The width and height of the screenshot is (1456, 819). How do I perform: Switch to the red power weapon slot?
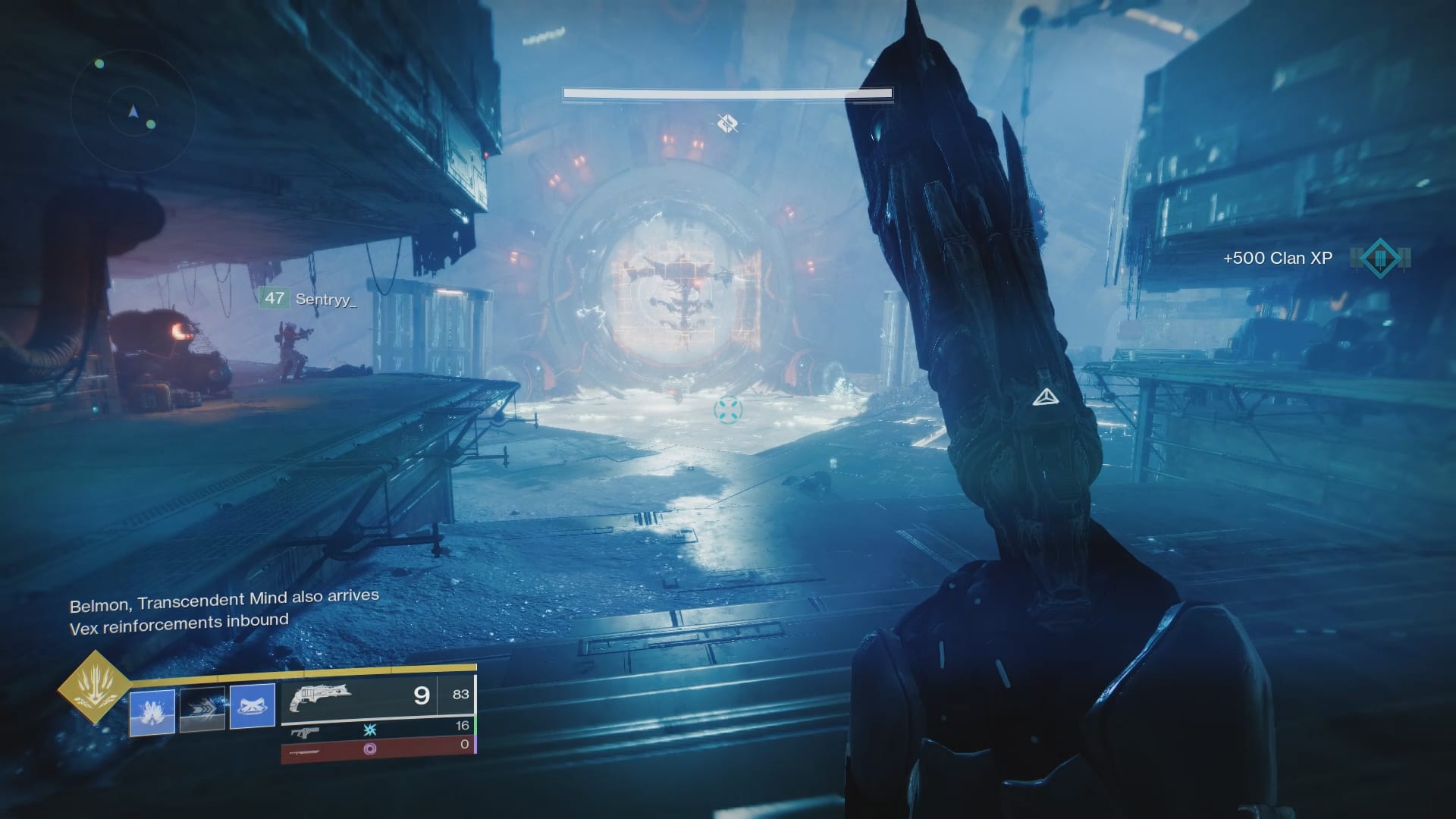pos(378,748)
